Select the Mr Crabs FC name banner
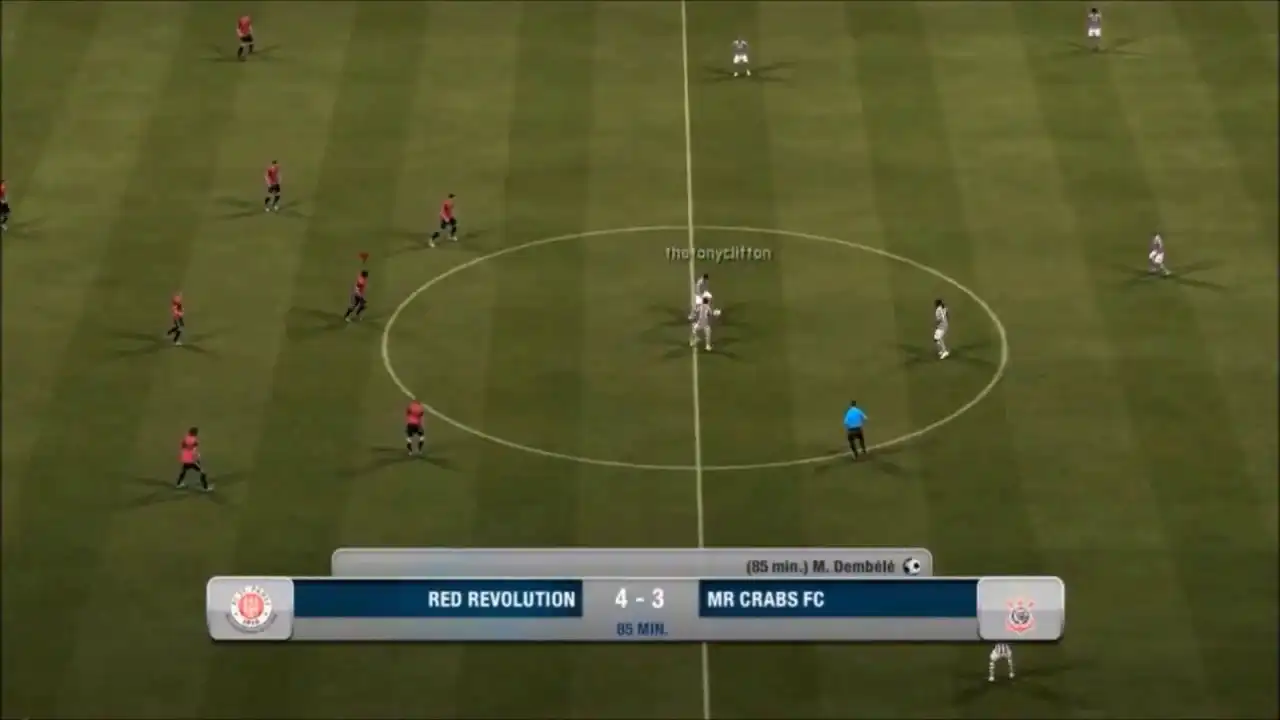The image size is (1280, 720). tap(838, 599)
